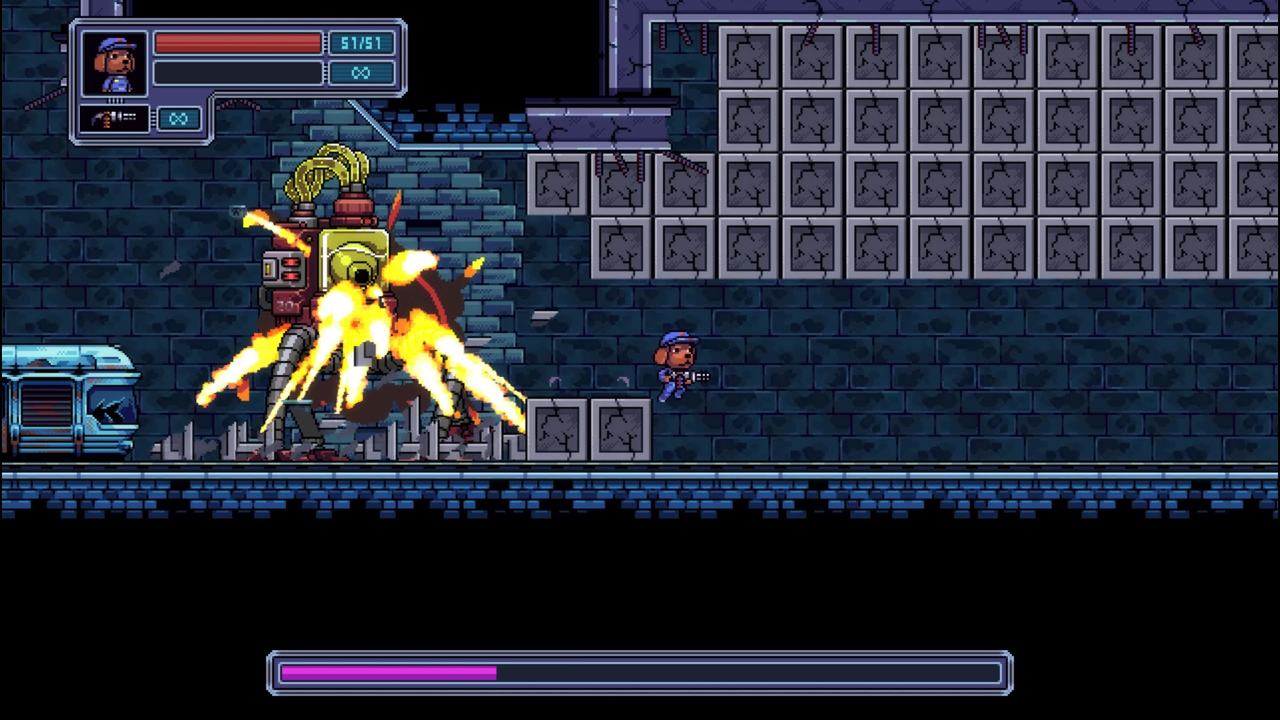This screenshot has height=720, width=1280.
Task: Collapse the boss progress bar frame
Action: click(640, 672)
